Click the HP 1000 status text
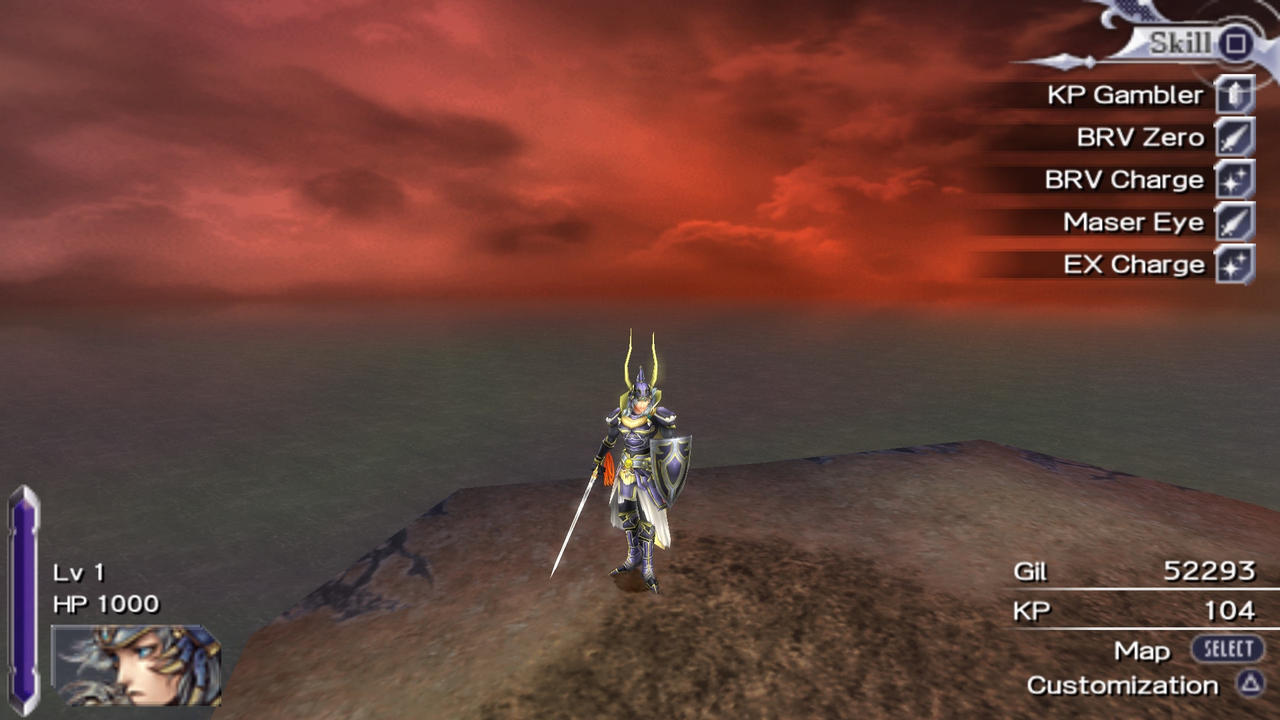Screen dimensions: 1280x720 pos(106,603)
